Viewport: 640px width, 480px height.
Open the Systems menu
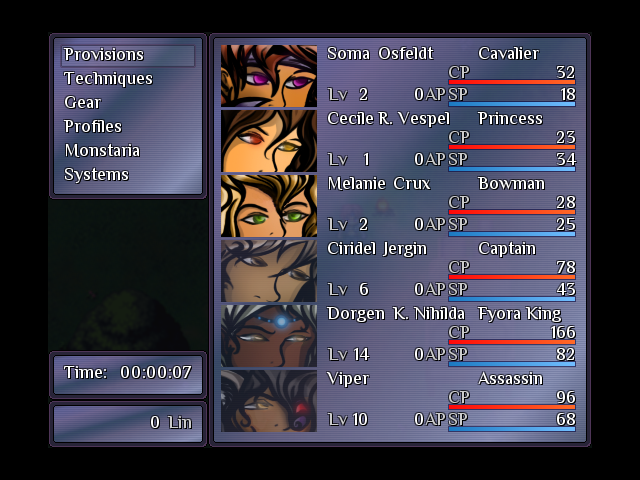pyautogui.click(x=96, y=175)
